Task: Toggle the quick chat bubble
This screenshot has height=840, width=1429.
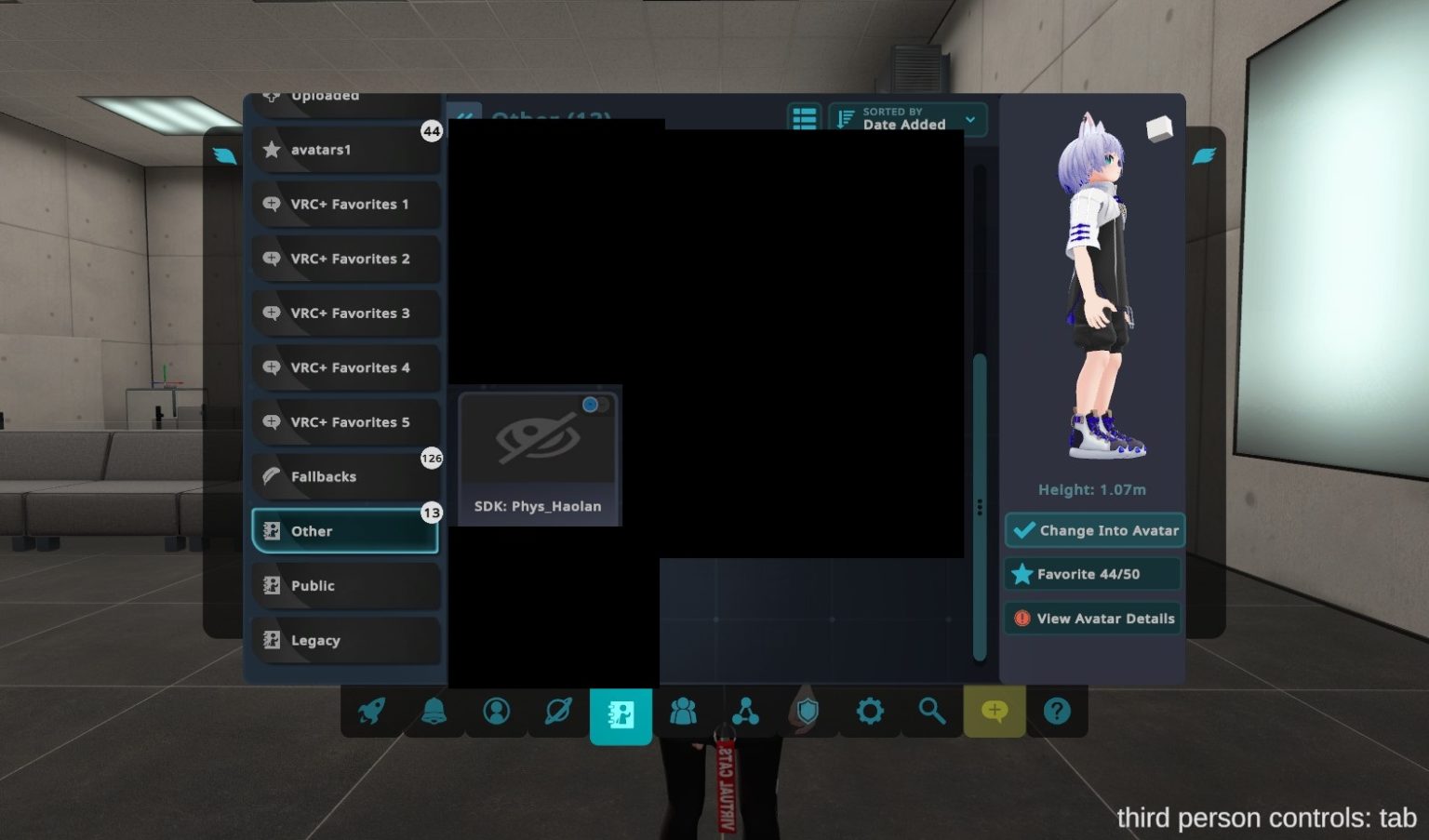Action: tap(994, 712)
